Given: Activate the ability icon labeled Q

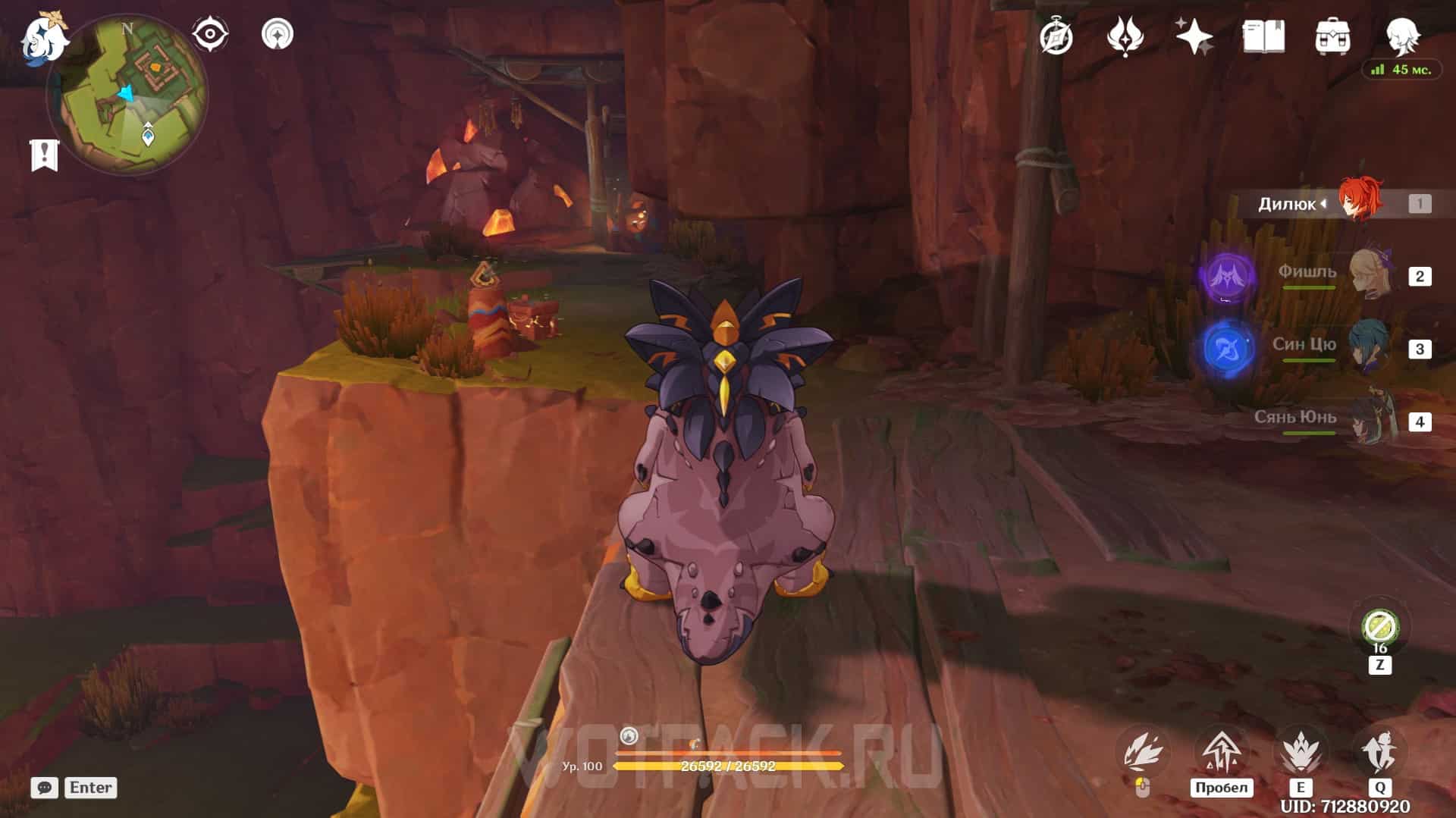Looking at the screenshot, I should [1379, 751].
